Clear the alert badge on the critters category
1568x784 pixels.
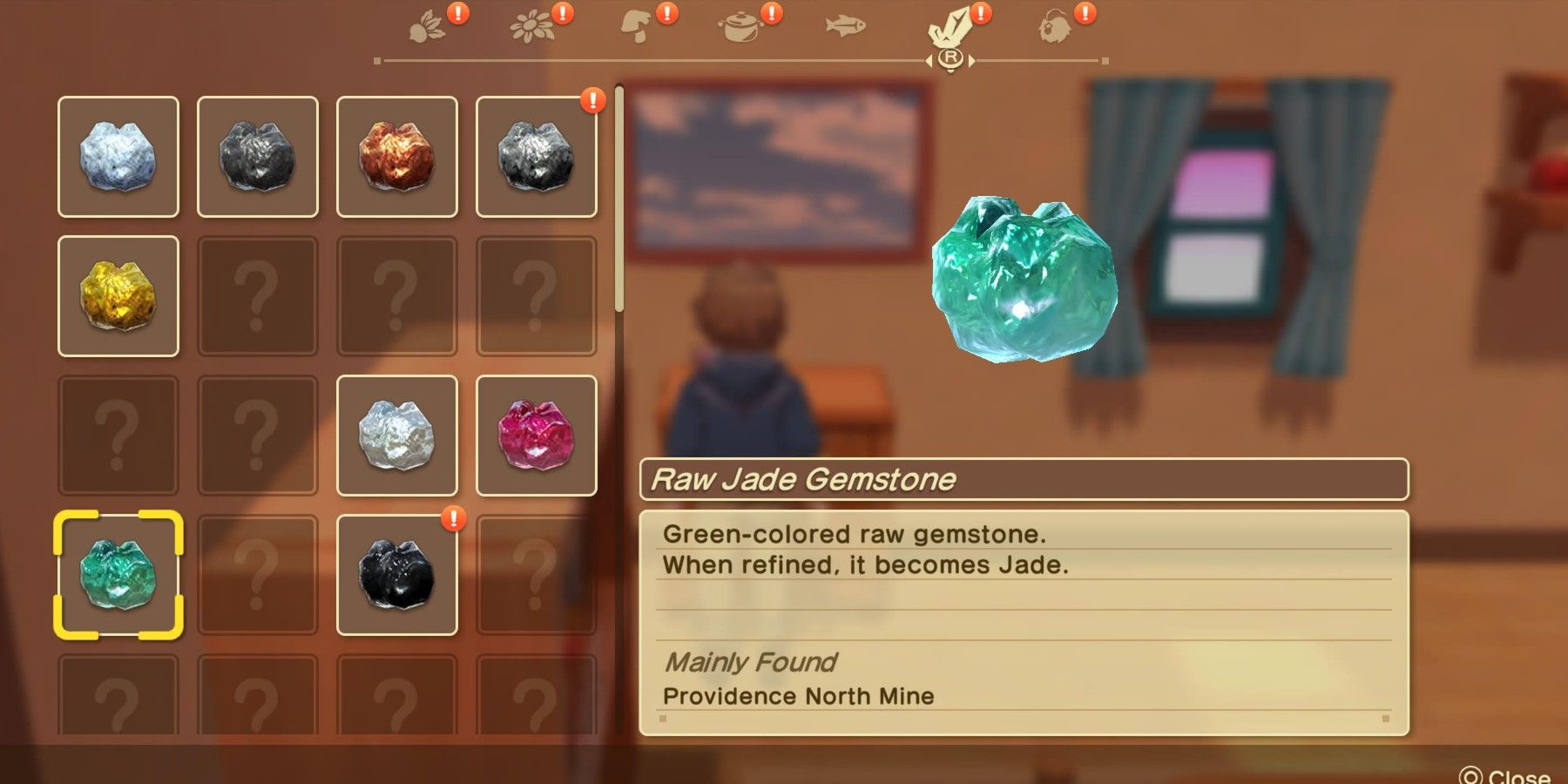coord(1083,14)
